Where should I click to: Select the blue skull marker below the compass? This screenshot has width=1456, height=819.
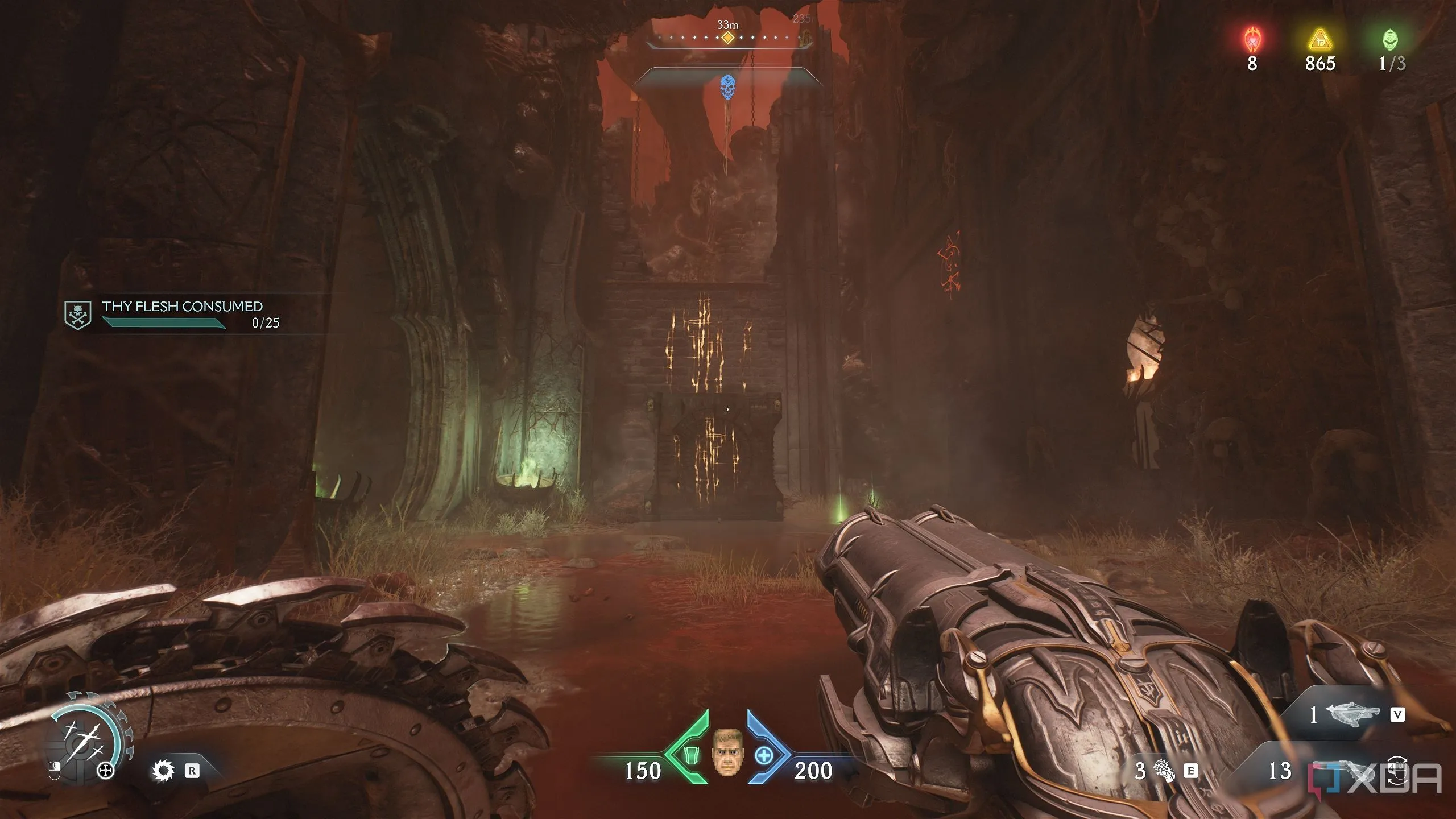727,87
